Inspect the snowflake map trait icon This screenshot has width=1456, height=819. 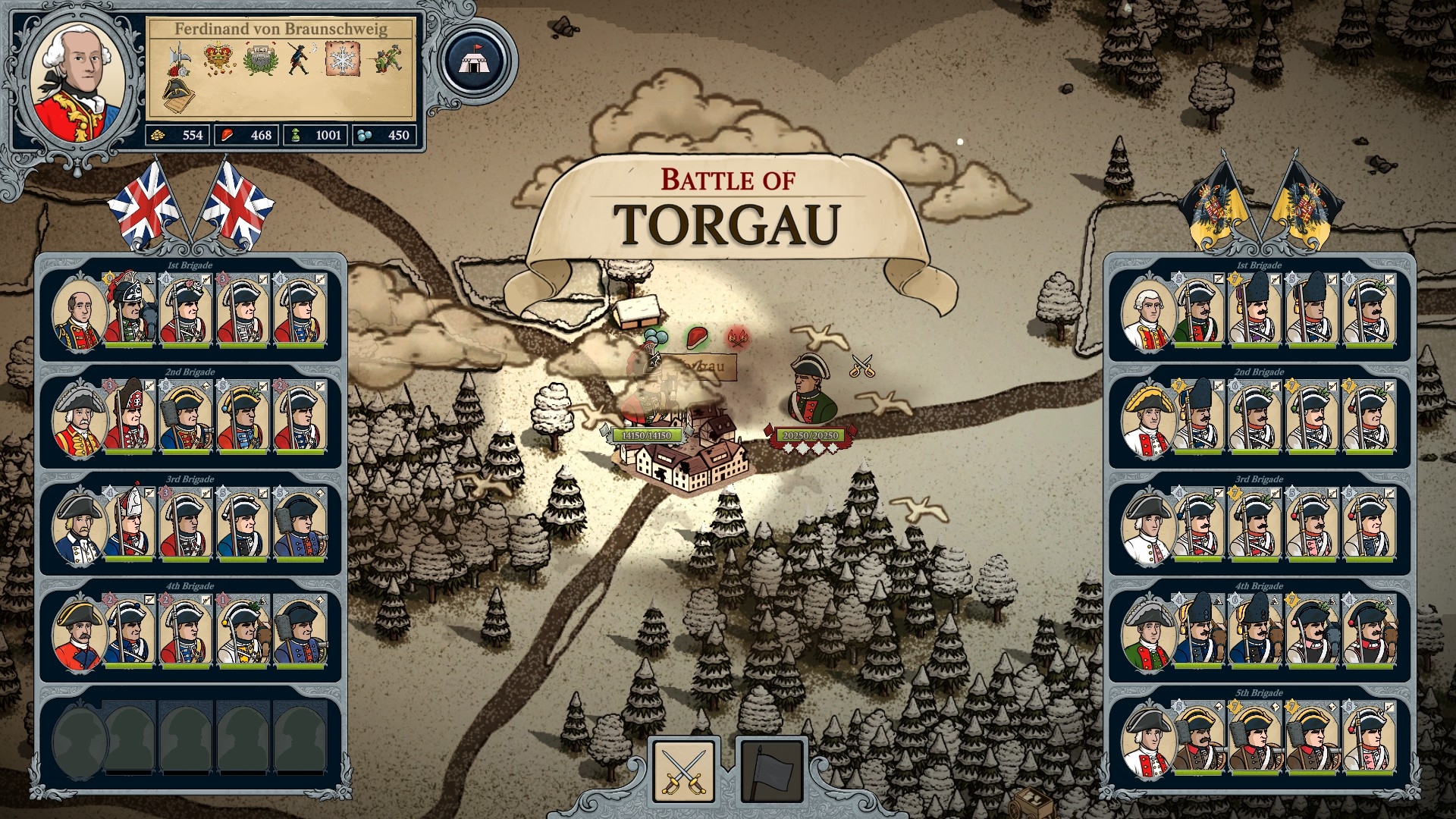tap(343, 59)
